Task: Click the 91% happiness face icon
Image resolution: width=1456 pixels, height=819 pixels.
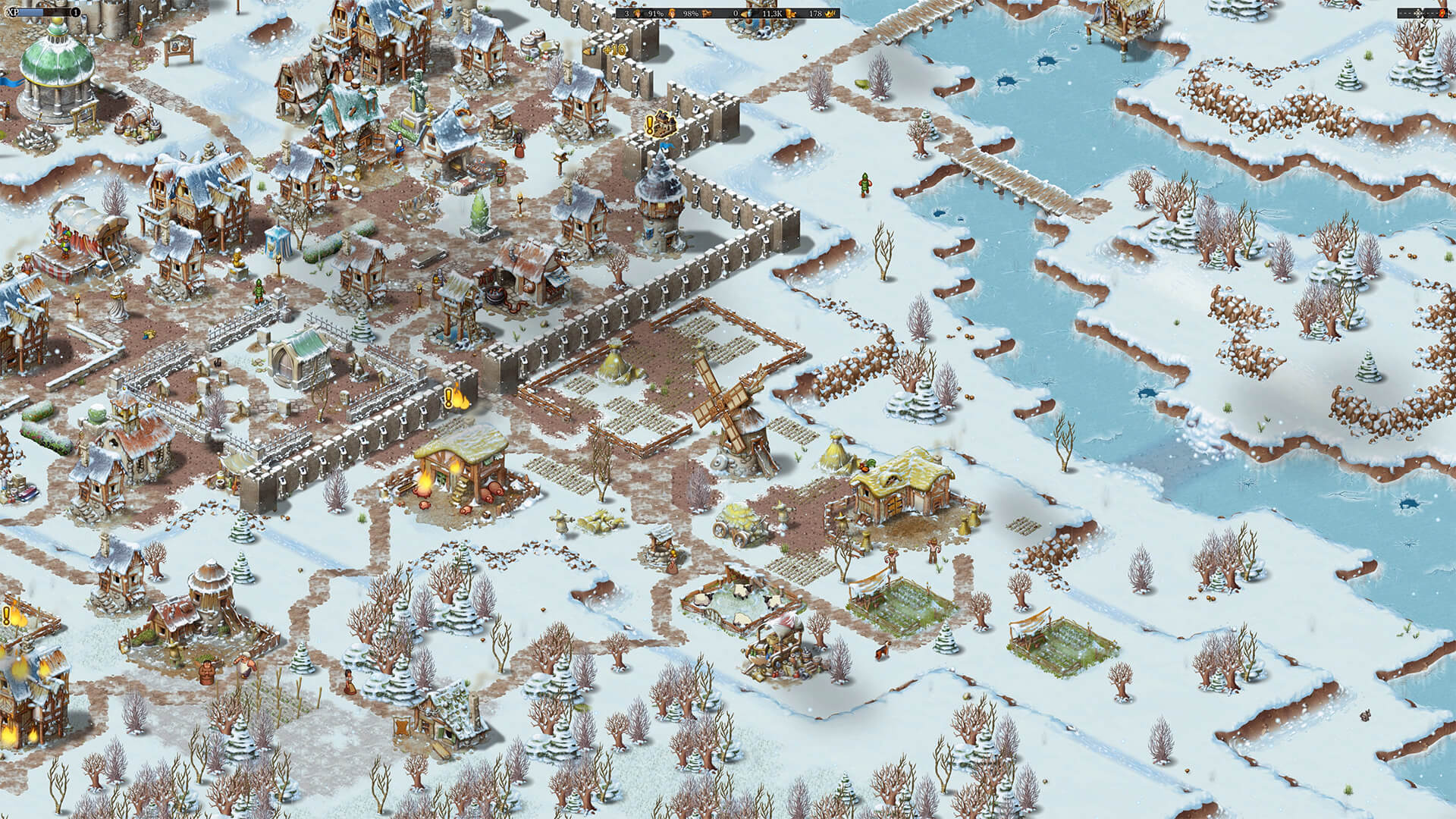Action: coord(672,14)
